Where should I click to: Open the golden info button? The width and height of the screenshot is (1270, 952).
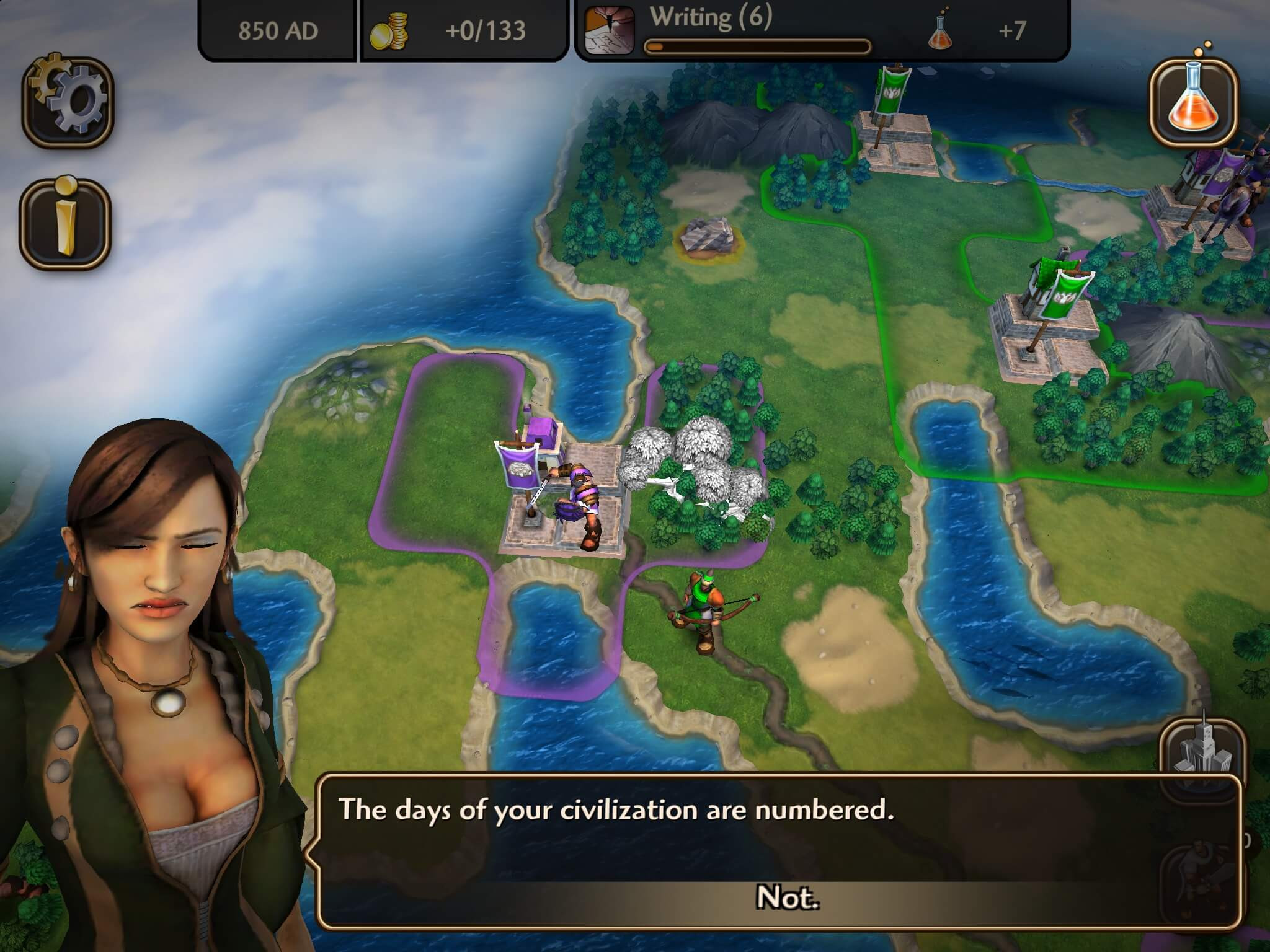point(66,223)
